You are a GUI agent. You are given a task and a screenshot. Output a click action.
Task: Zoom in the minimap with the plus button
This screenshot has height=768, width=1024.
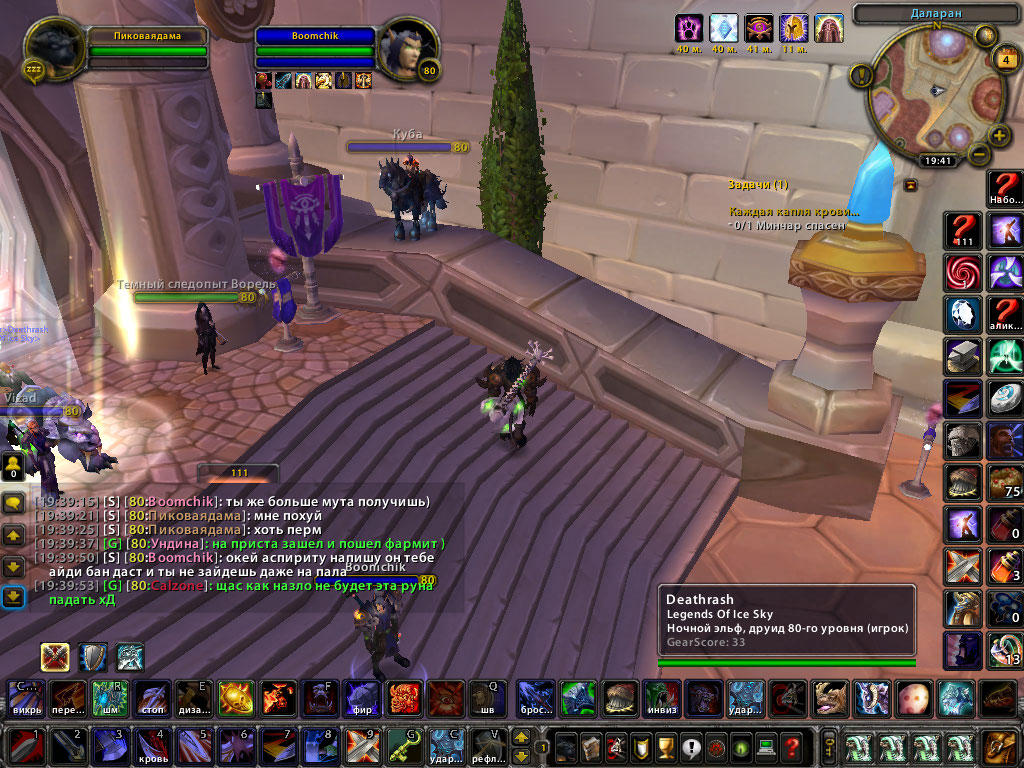tap(999, 136)
